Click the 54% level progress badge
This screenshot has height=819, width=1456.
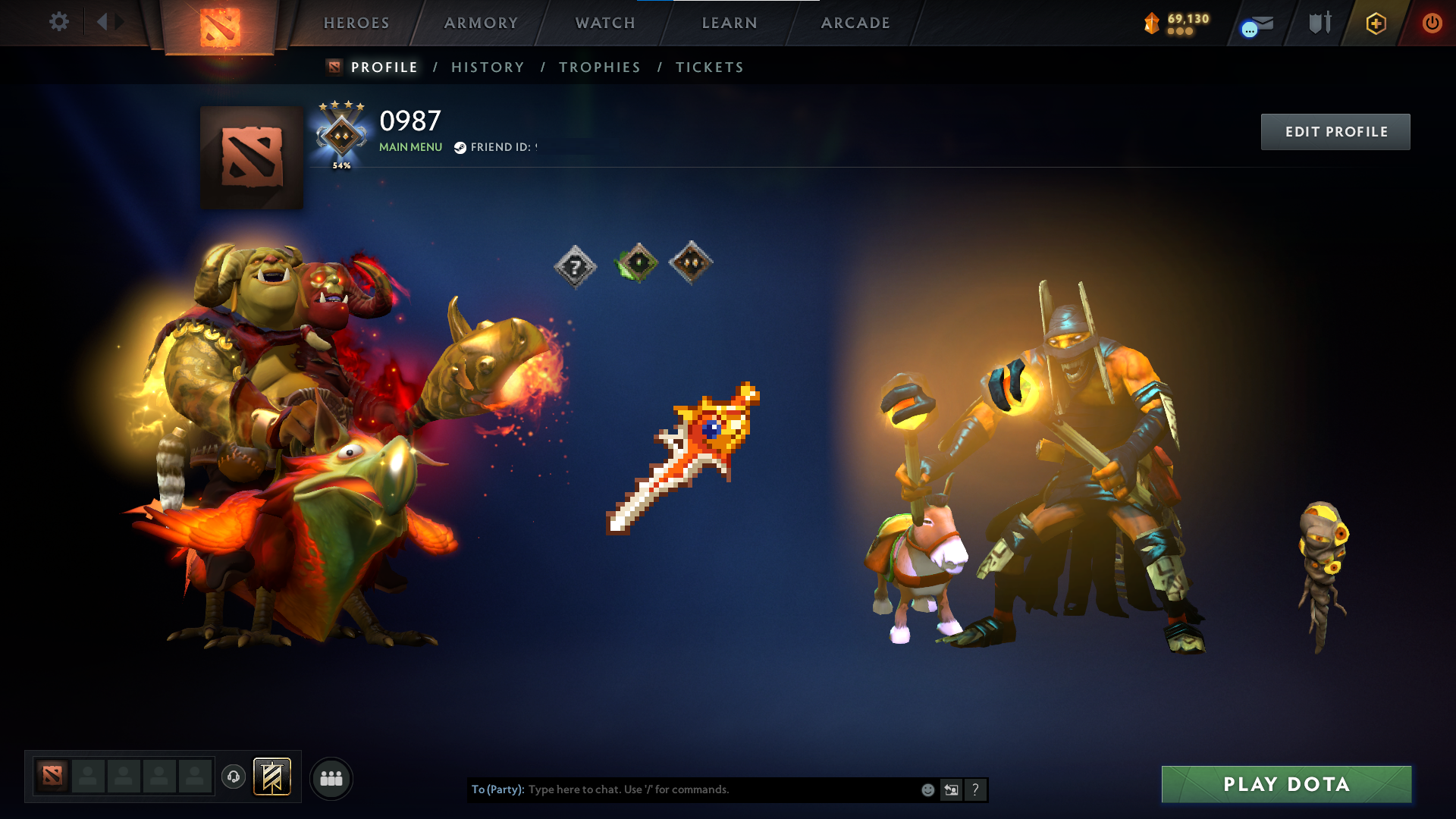pyautogui.click(x=341, y=140)
